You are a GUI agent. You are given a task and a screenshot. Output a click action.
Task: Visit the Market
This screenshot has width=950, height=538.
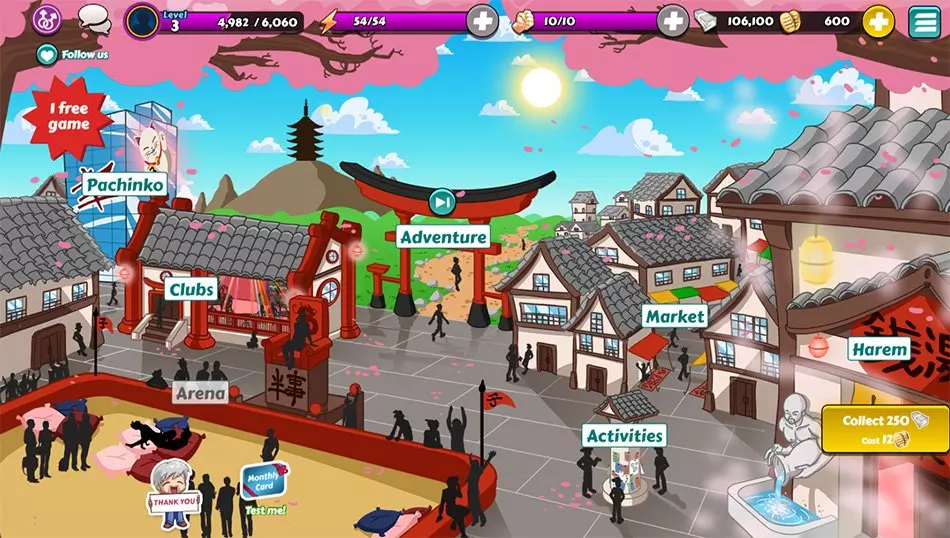pos(675,316)
